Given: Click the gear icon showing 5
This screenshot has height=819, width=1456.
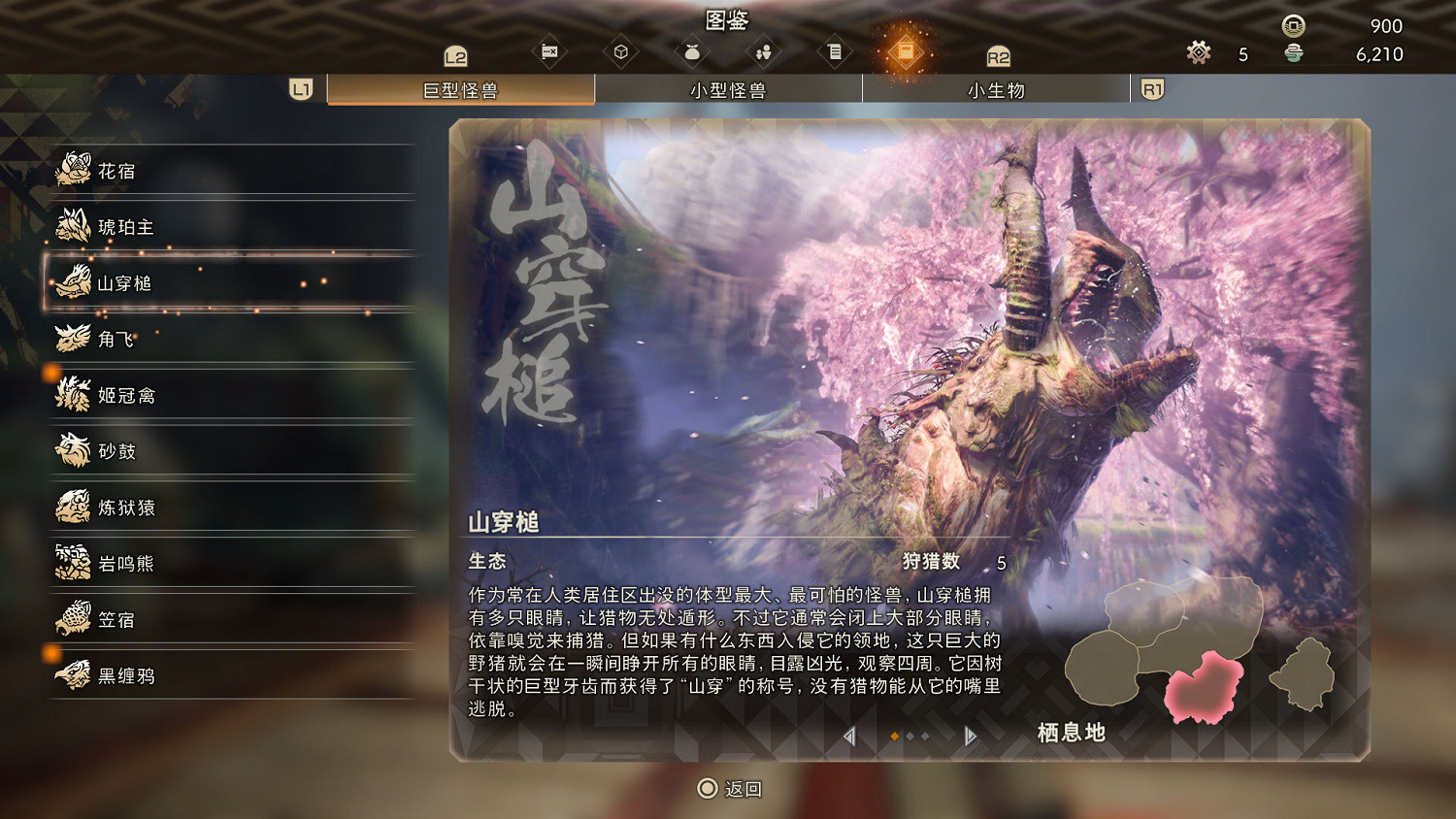Looking at the screenshot, I should click(x=1198, y=53).
